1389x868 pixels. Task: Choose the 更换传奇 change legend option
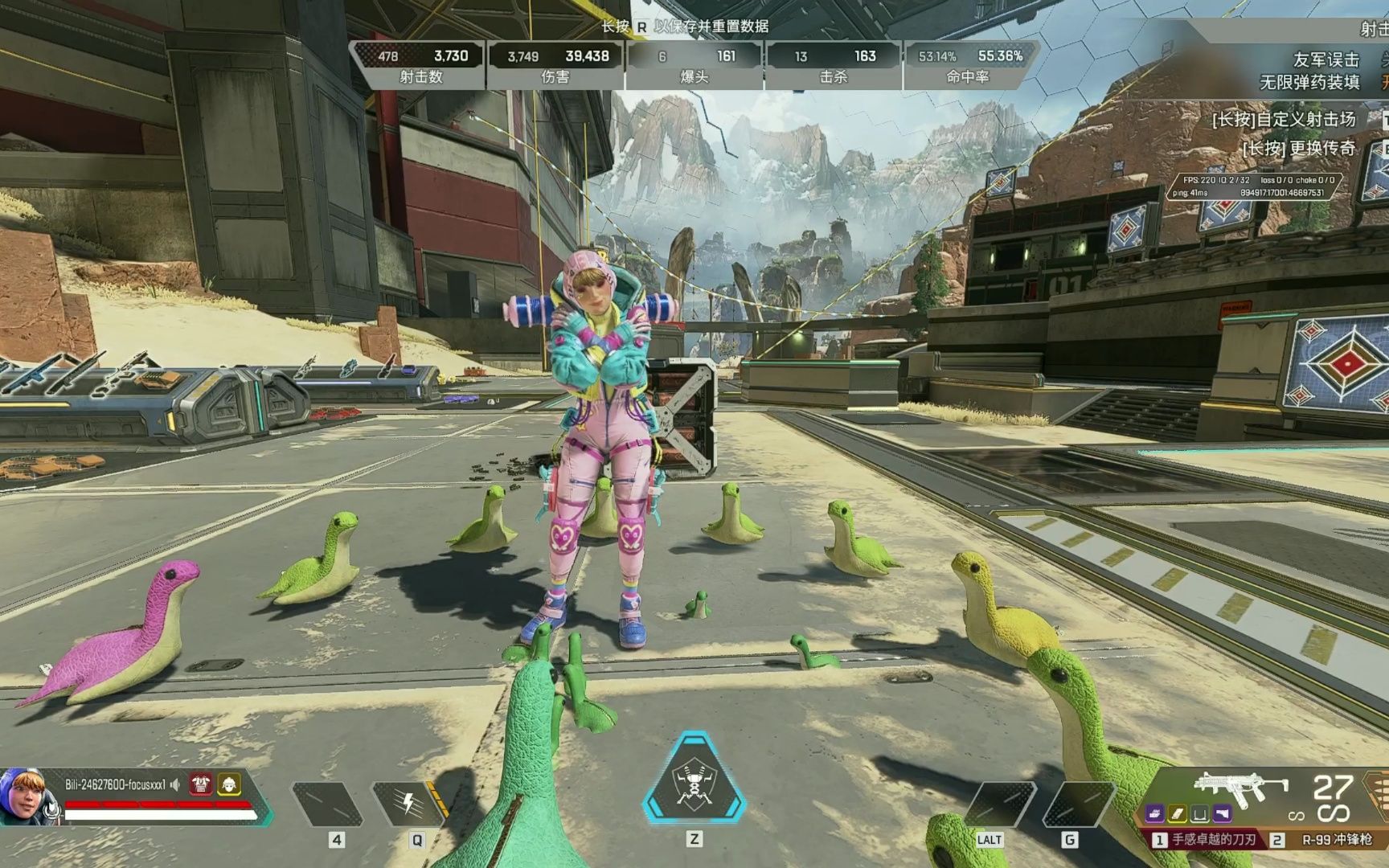pos(1299,149)
